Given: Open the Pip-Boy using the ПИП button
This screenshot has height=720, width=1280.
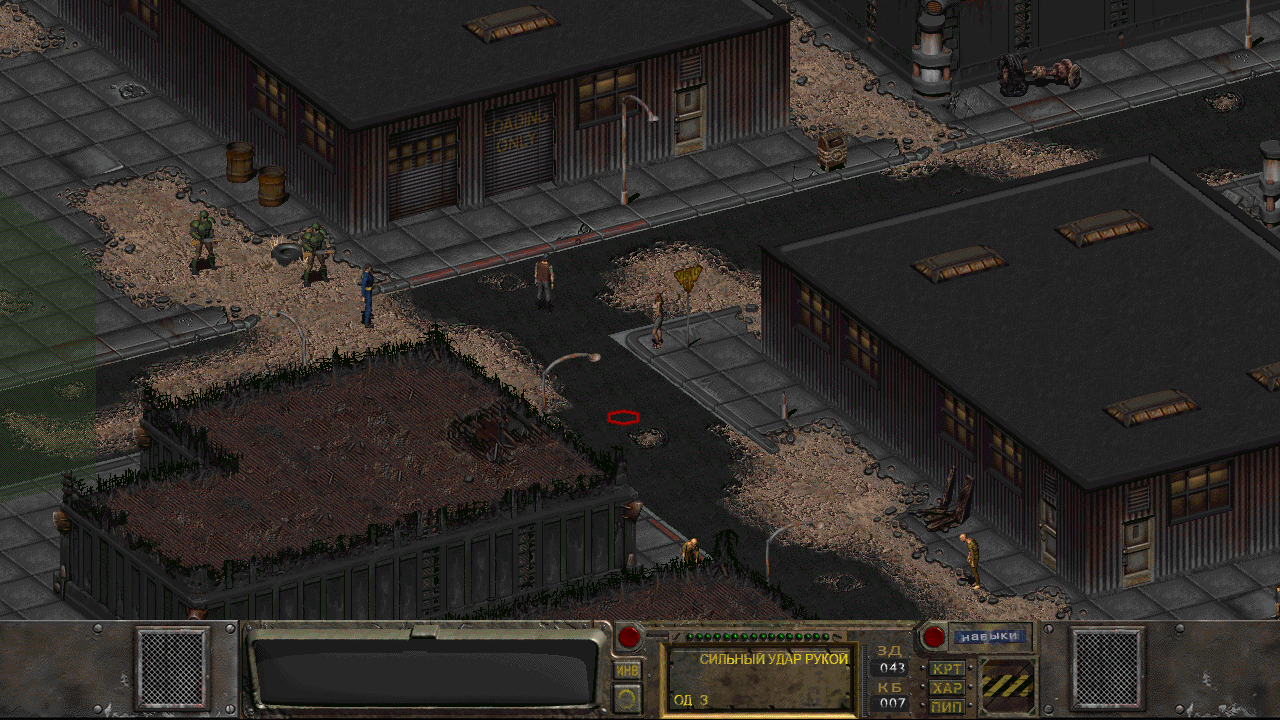Looking at the screenshot, I should click(946, 706).
